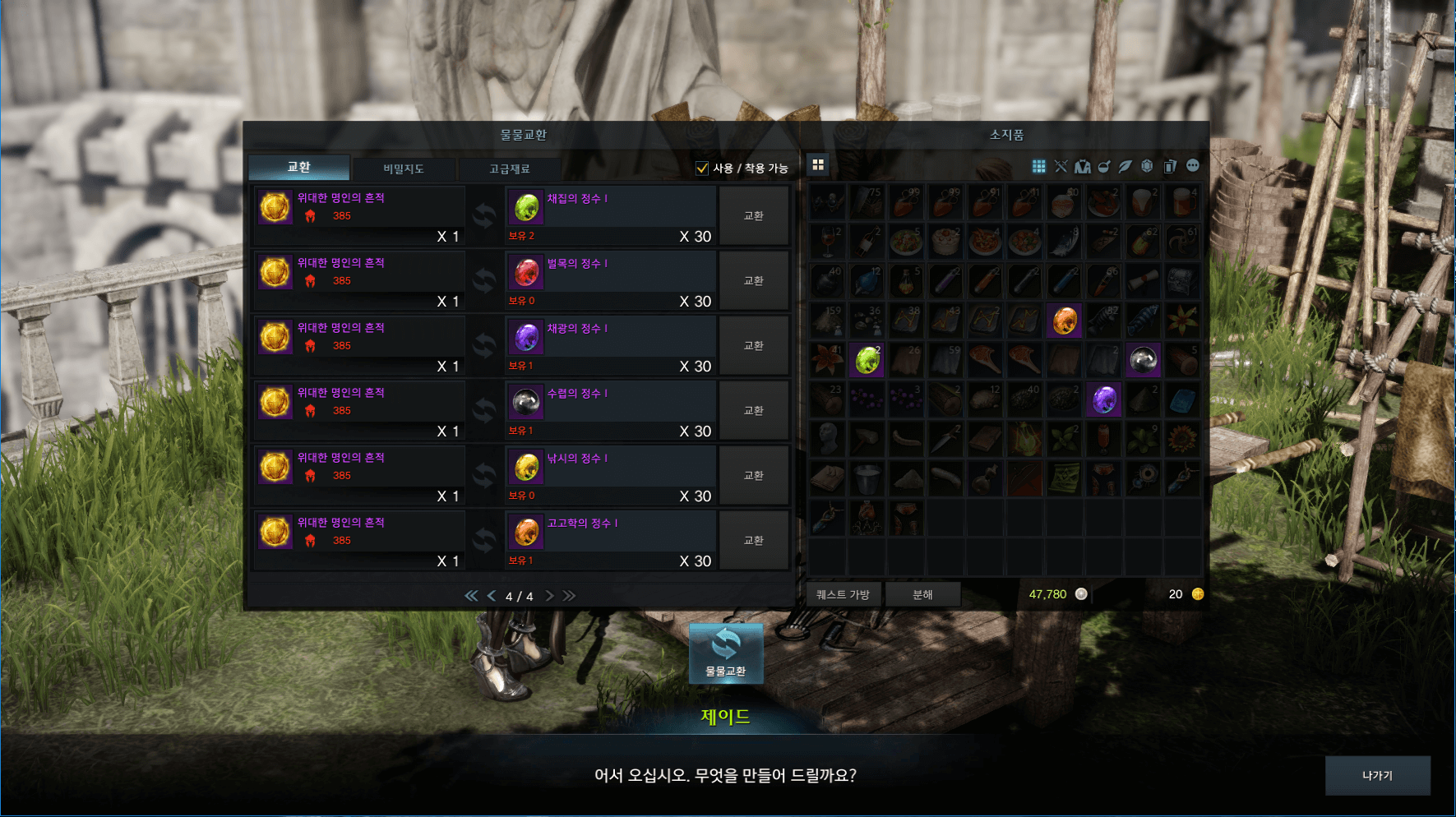The height and width of the screenshot is (817, 1456).
Task: Toggle the 사용 / 착용 가능 checkbox
Action: [702, 168]
